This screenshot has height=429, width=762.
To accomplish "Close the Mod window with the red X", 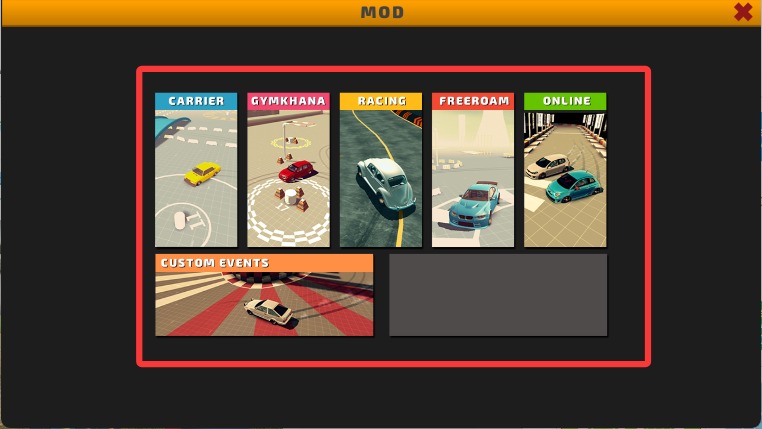I will [743, 12].
